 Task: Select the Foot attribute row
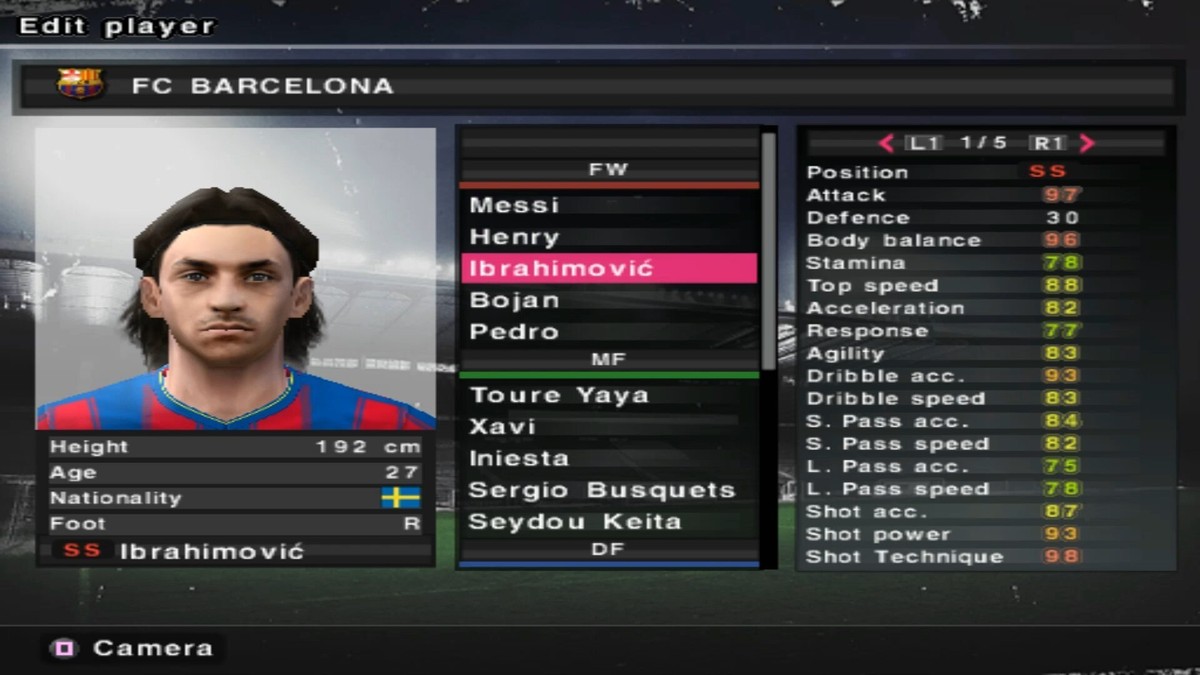click(236, 523)
